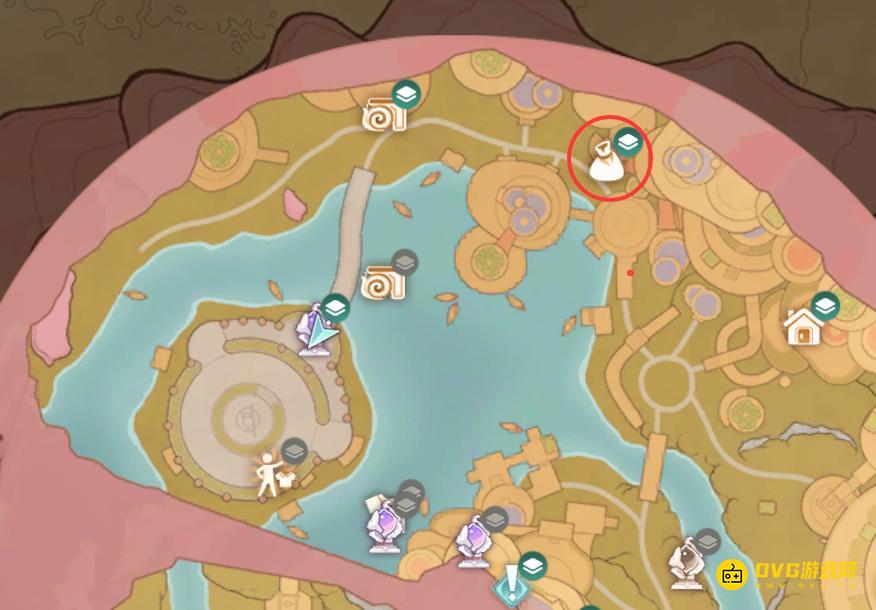Screen dimensions: 876x610
Task: Select the white bust statue marker
Action: [687, 565]
